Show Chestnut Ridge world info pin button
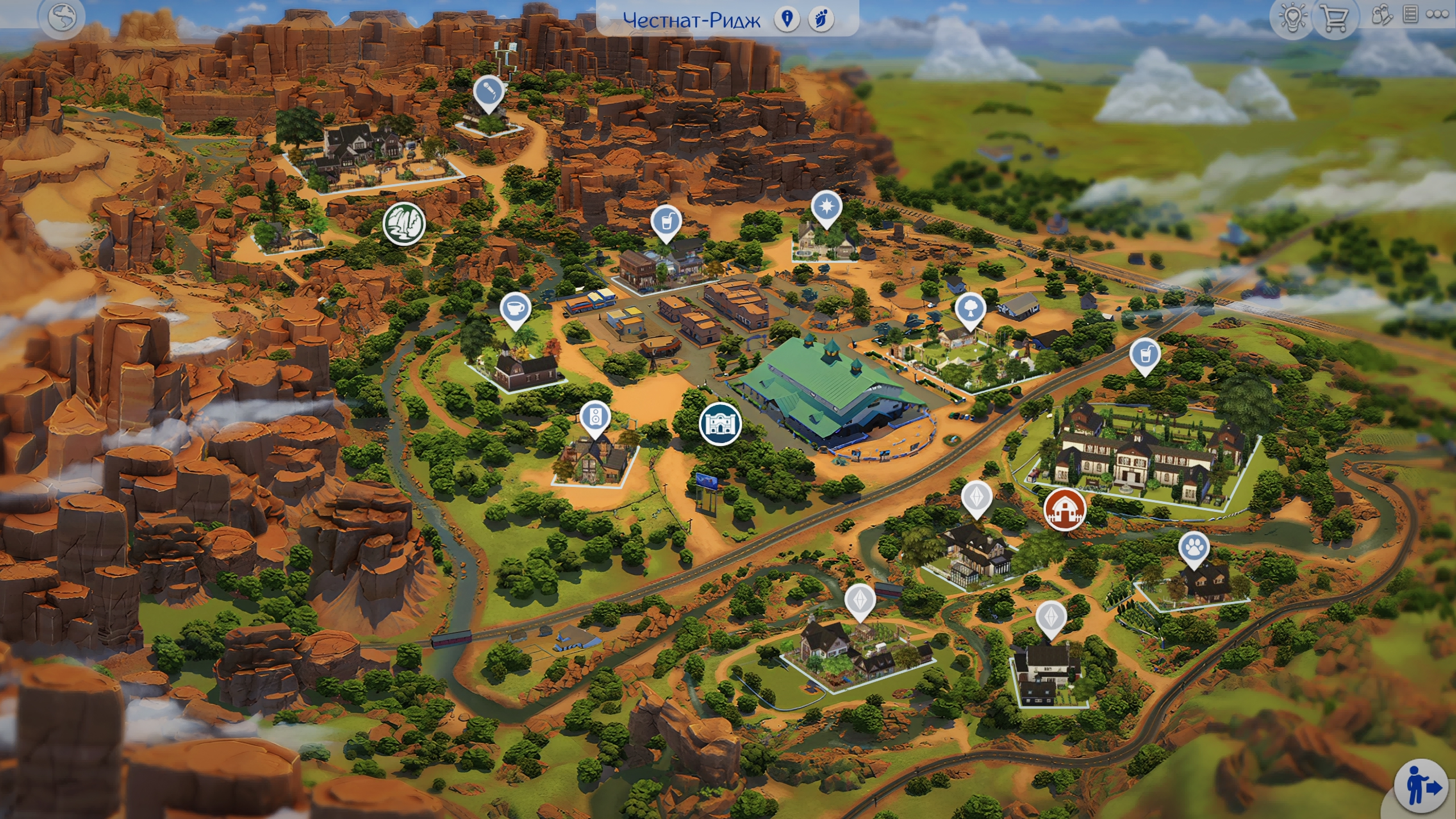Viewport: 1456px width, 819px height. (x=787, y=19)
